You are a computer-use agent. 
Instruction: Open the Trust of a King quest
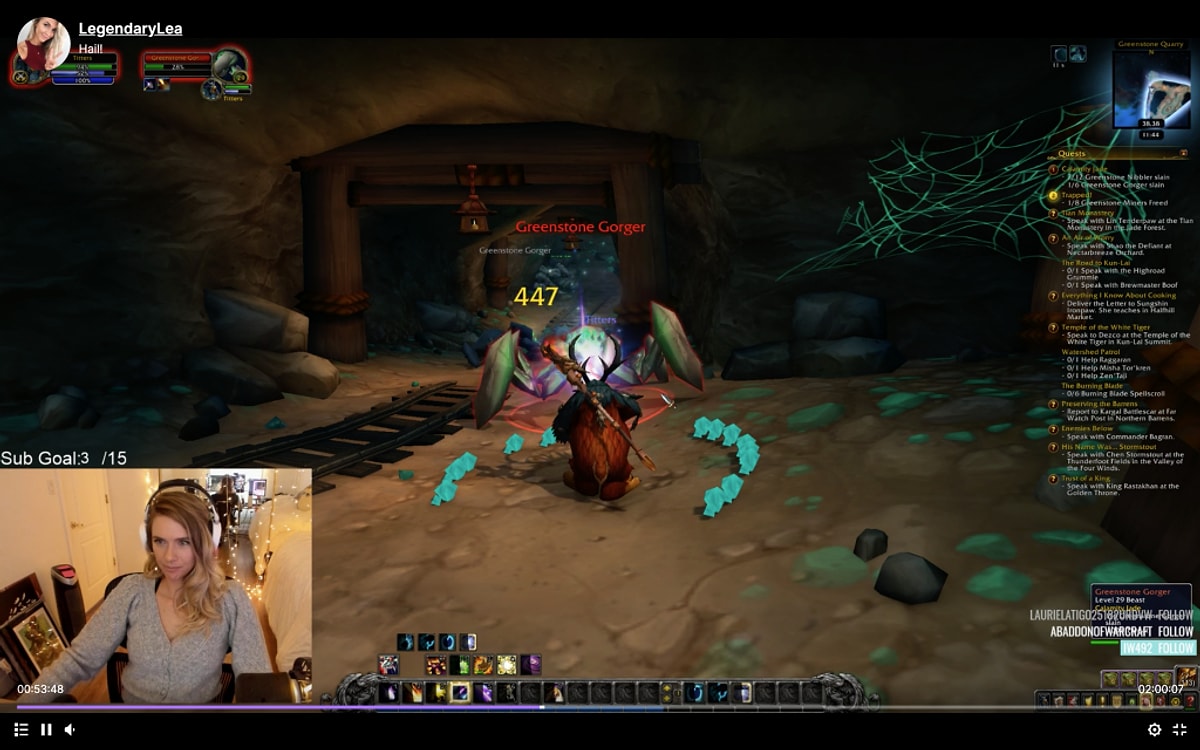coord(1087,478)
